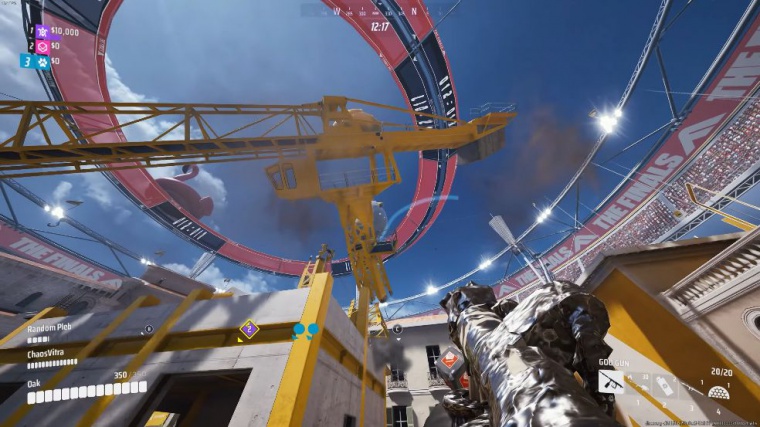Select the canister gadget in slot 2
The height and width of the screenshot is (427, 760).
pos(665,385)
